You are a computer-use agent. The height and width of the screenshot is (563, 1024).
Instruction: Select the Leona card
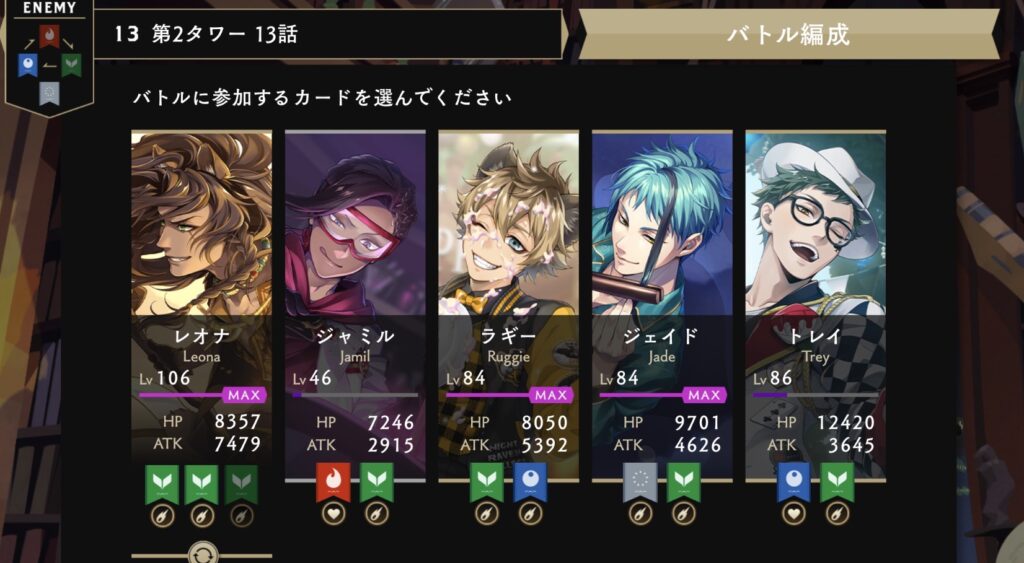[x=201, y=300]
